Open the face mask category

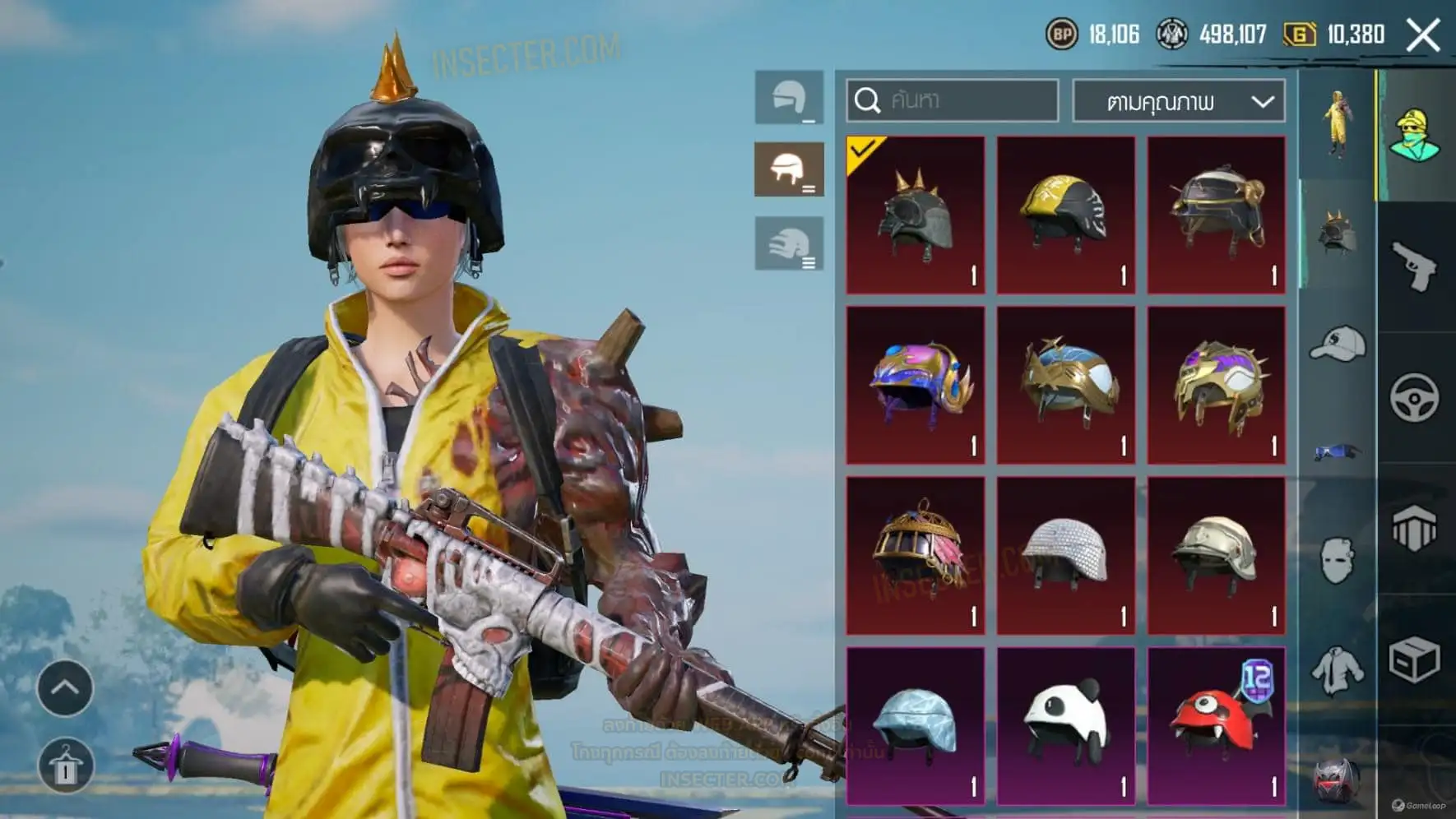(1337, 561)
